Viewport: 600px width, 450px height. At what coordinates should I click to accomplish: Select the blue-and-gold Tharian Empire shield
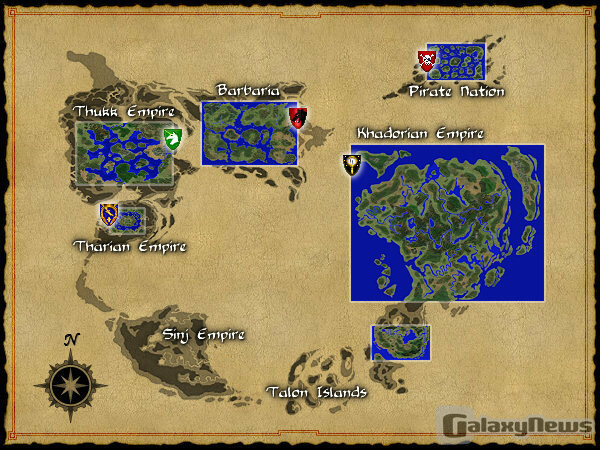pyautogui.click(x=109, y=213)
